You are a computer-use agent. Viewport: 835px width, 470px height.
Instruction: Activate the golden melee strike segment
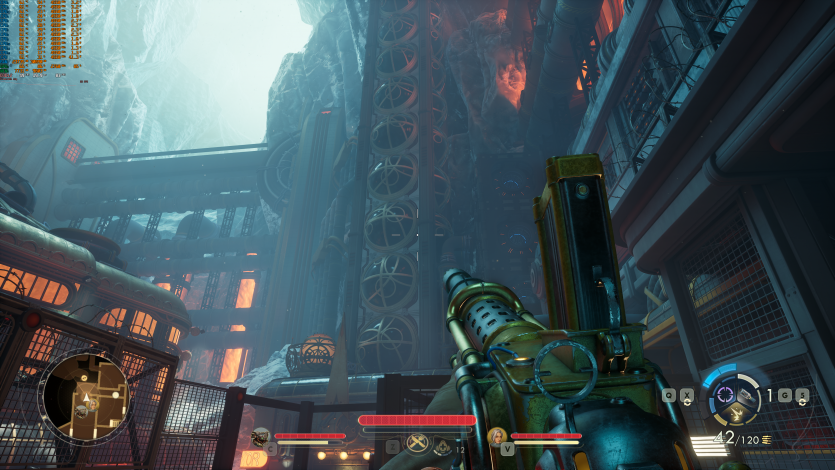click(x=737, y=415)
